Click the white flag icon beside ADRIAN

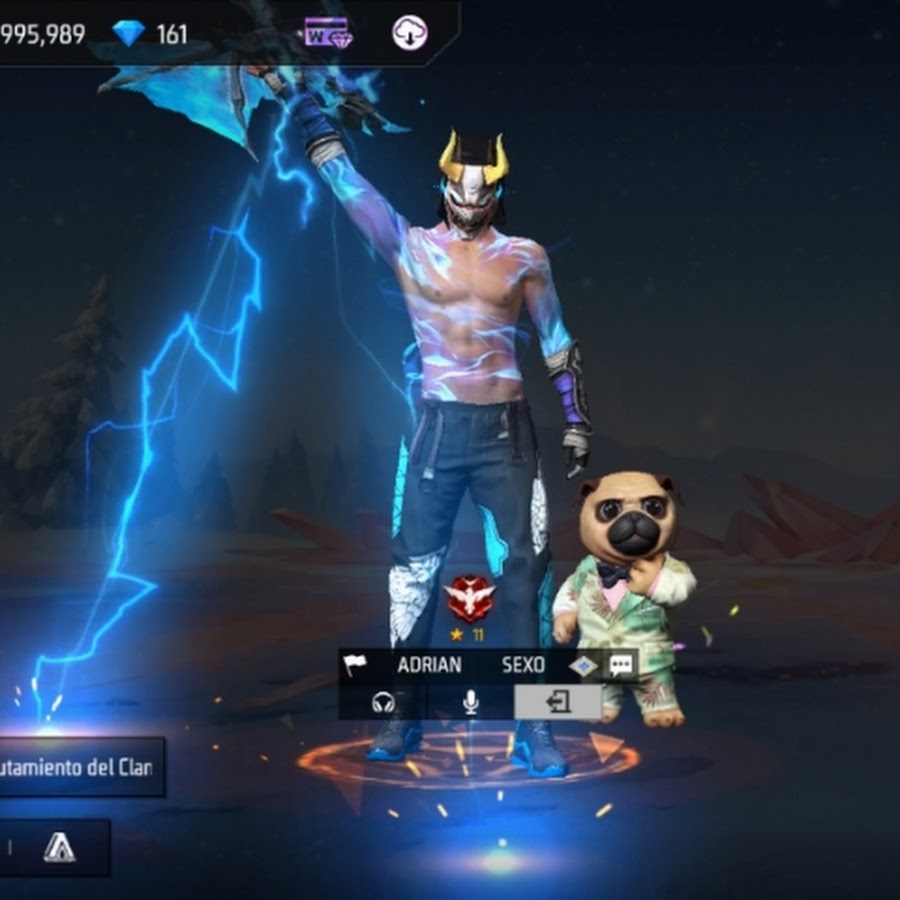tap(356, 665)
